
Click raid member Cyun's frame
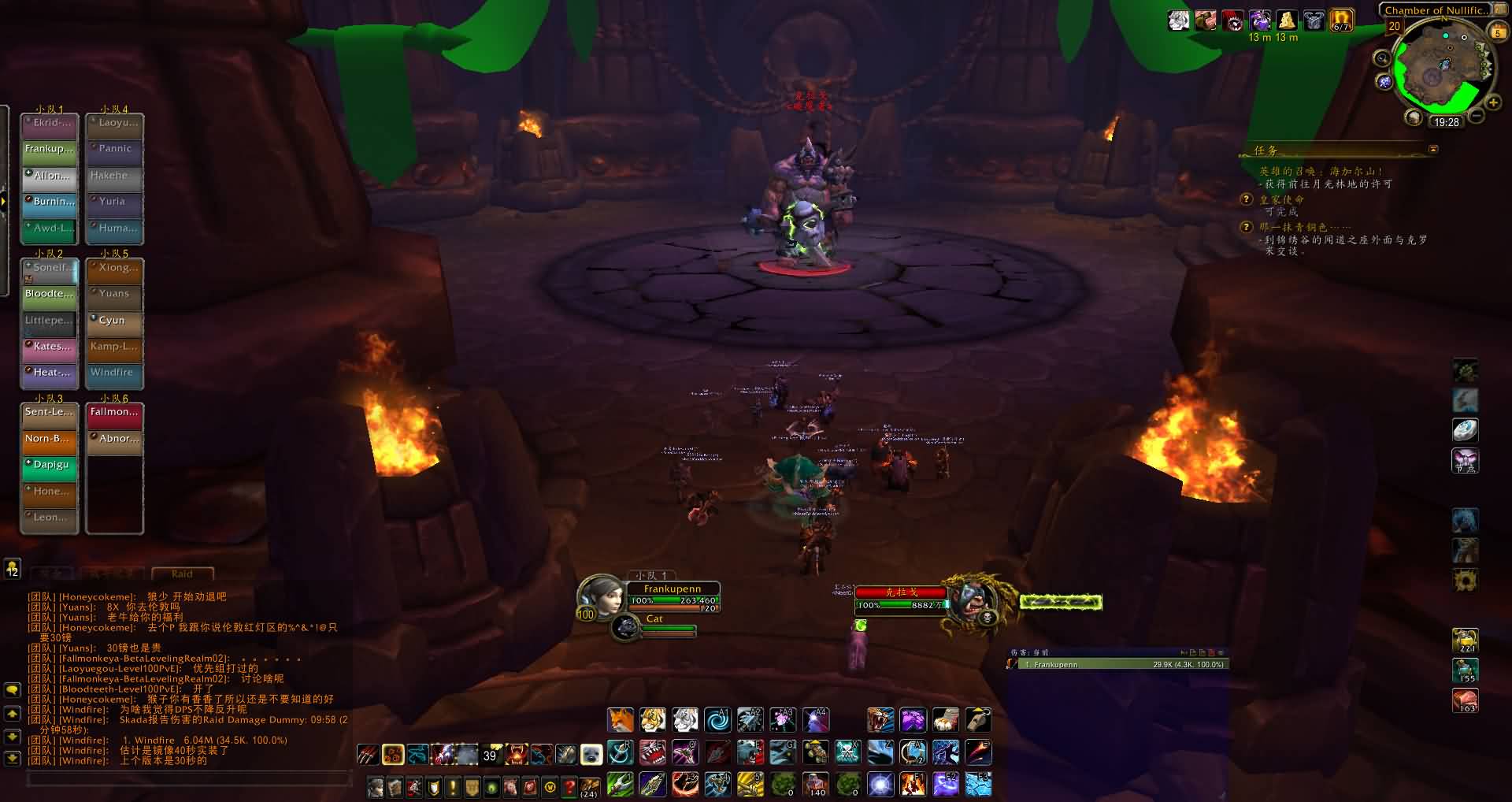pos(114,321)
